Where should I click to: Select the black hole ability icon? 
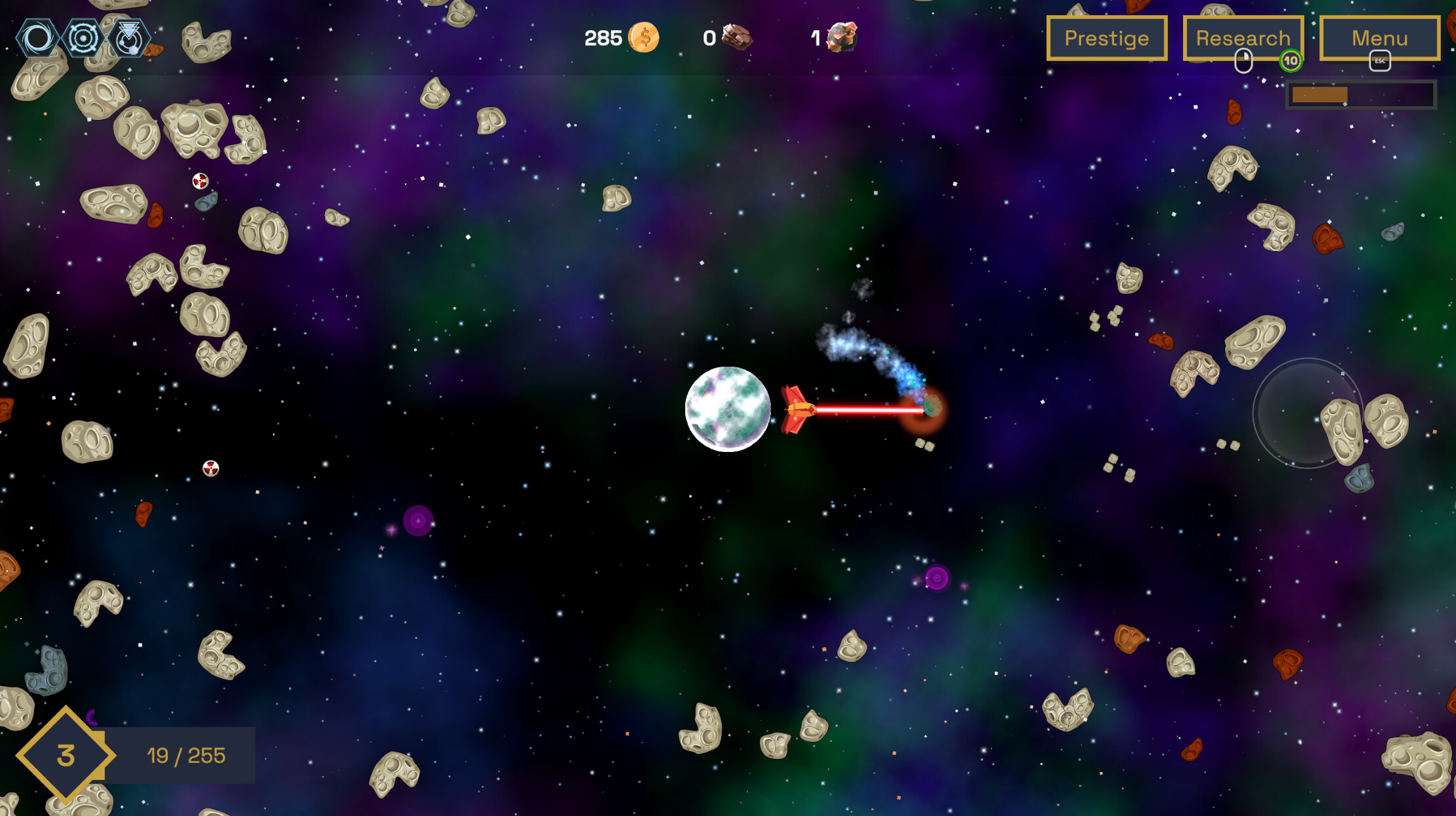(x=36, y=38)
